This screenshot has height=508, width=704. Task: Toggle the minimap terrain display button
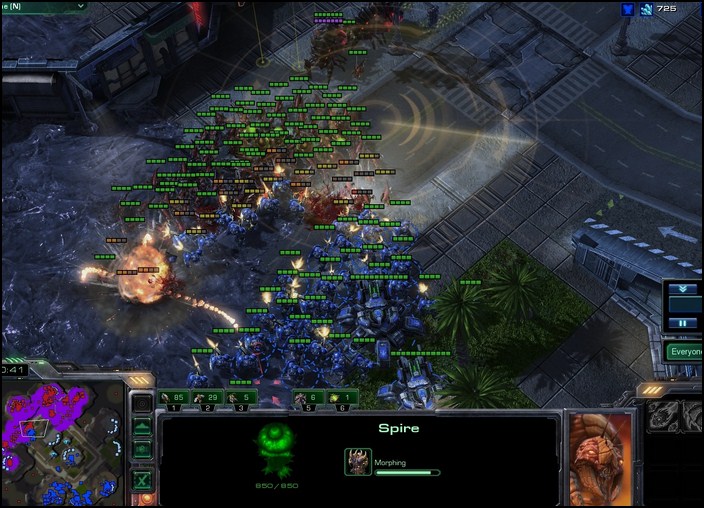(142, 427)
